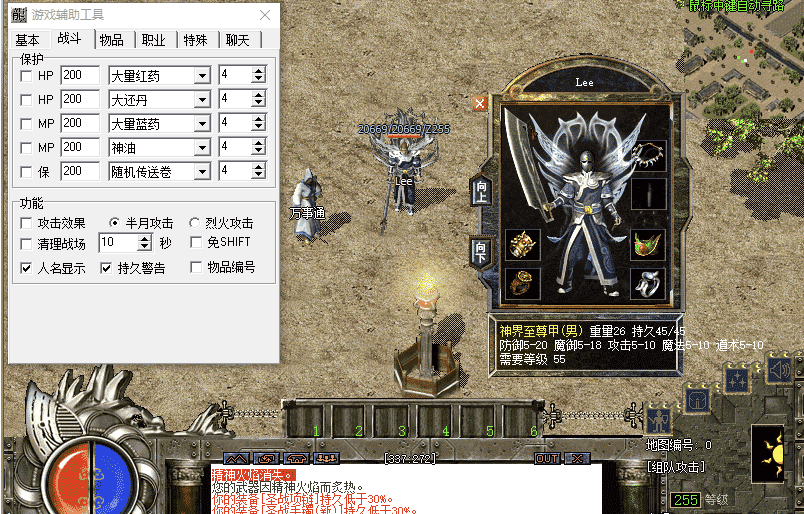This screenshot has height=514, width=804.
Task: Click the 向下 button on equipment panel
Action: (x=481, y=251)
